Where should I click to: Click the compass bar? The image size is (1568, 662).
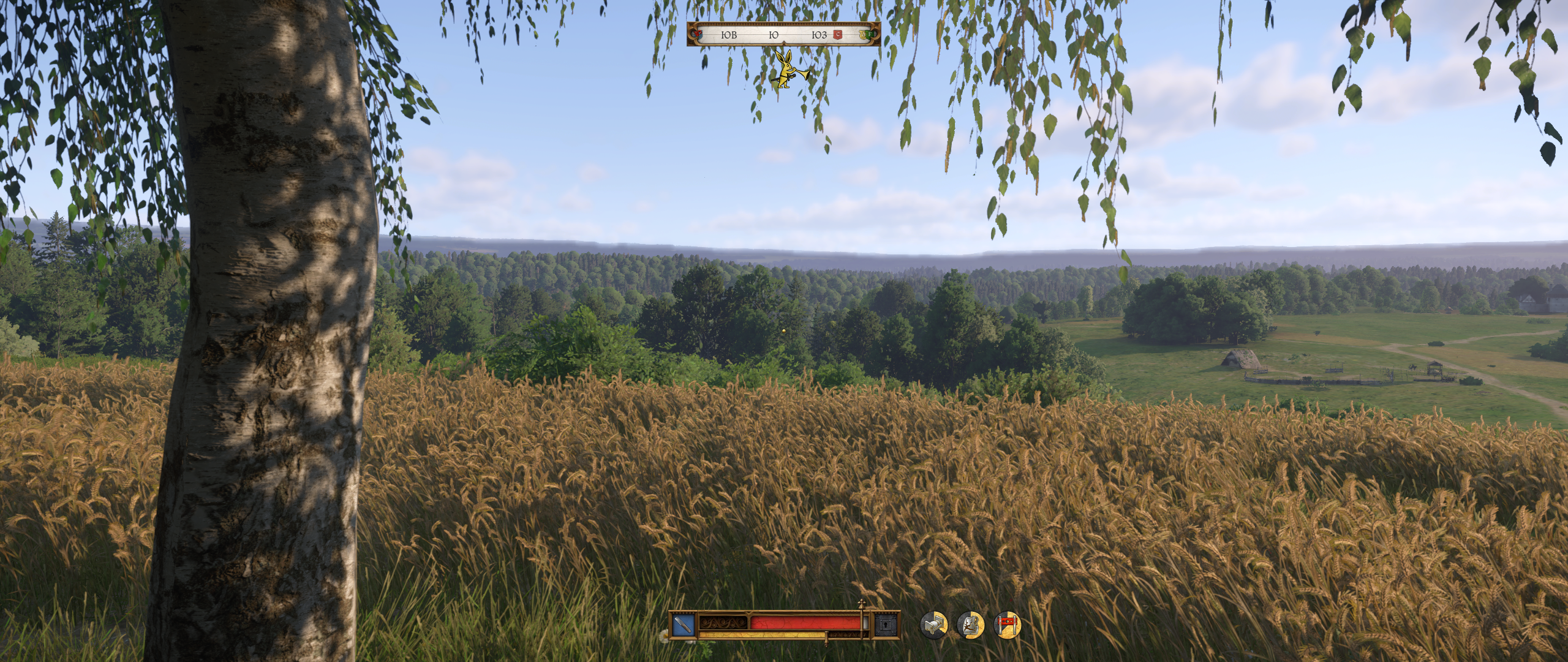783,35
